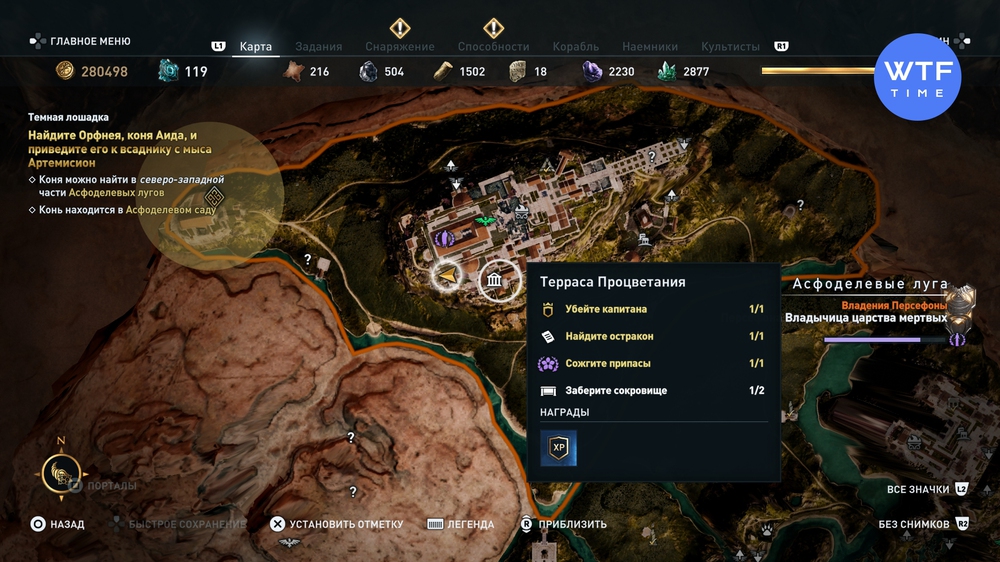
Task: Switch to the Снаряжение tab
Action: [399, 46]
